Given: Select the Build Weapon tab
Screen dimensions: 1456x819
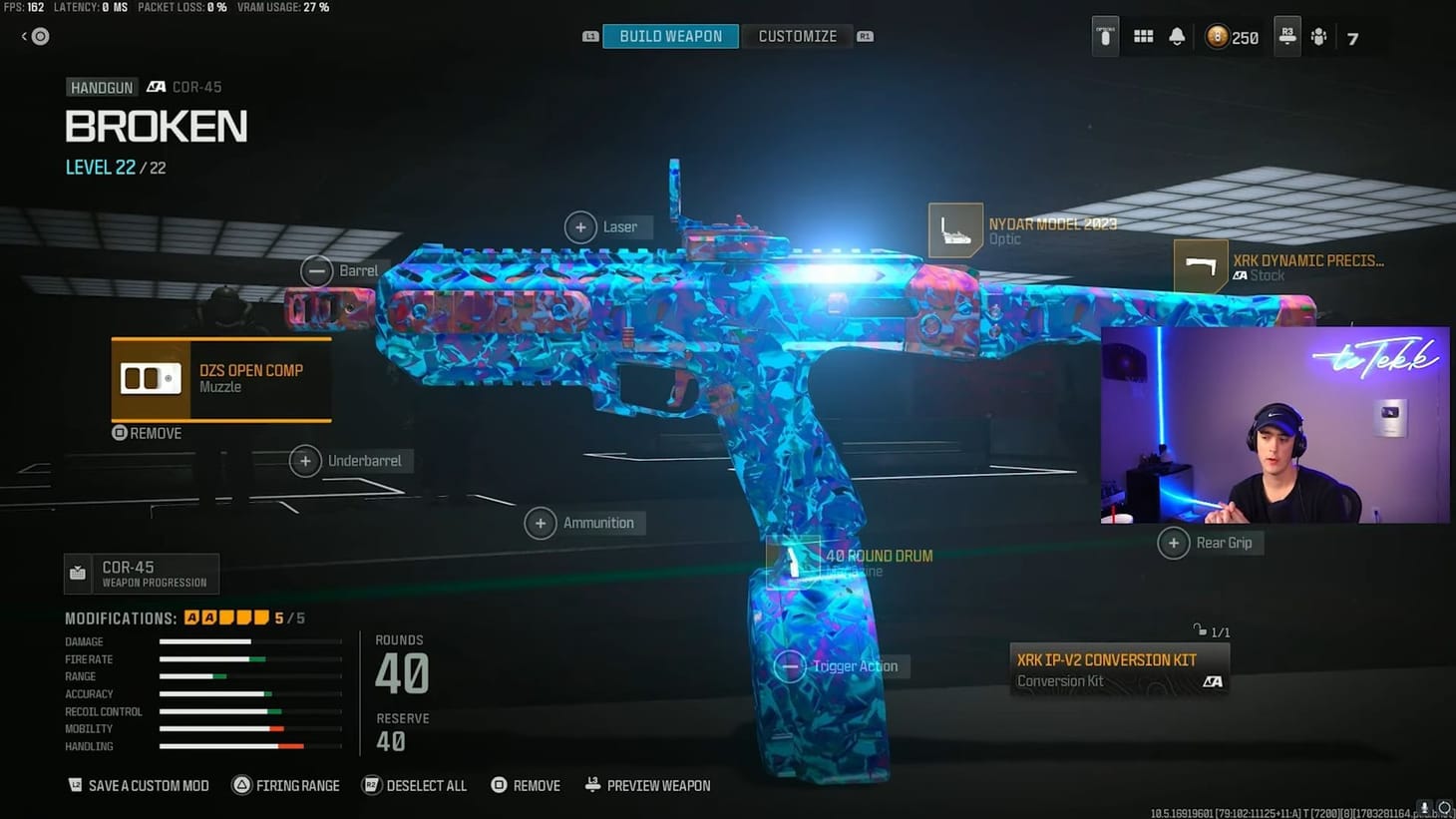Looking at the screenshot, I should 669,35.
